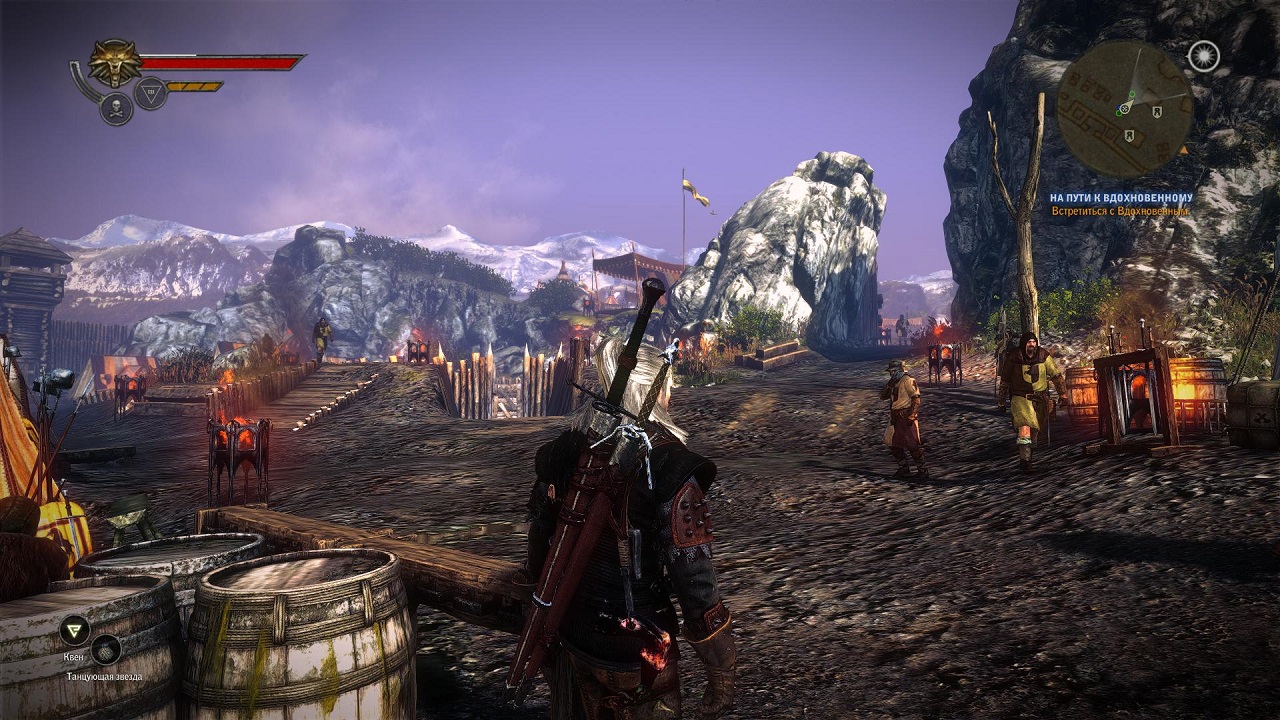Click the sun time-of-day indicator
The image size is (1280, 720).
pyautogui.click(x=1203, y=55)
